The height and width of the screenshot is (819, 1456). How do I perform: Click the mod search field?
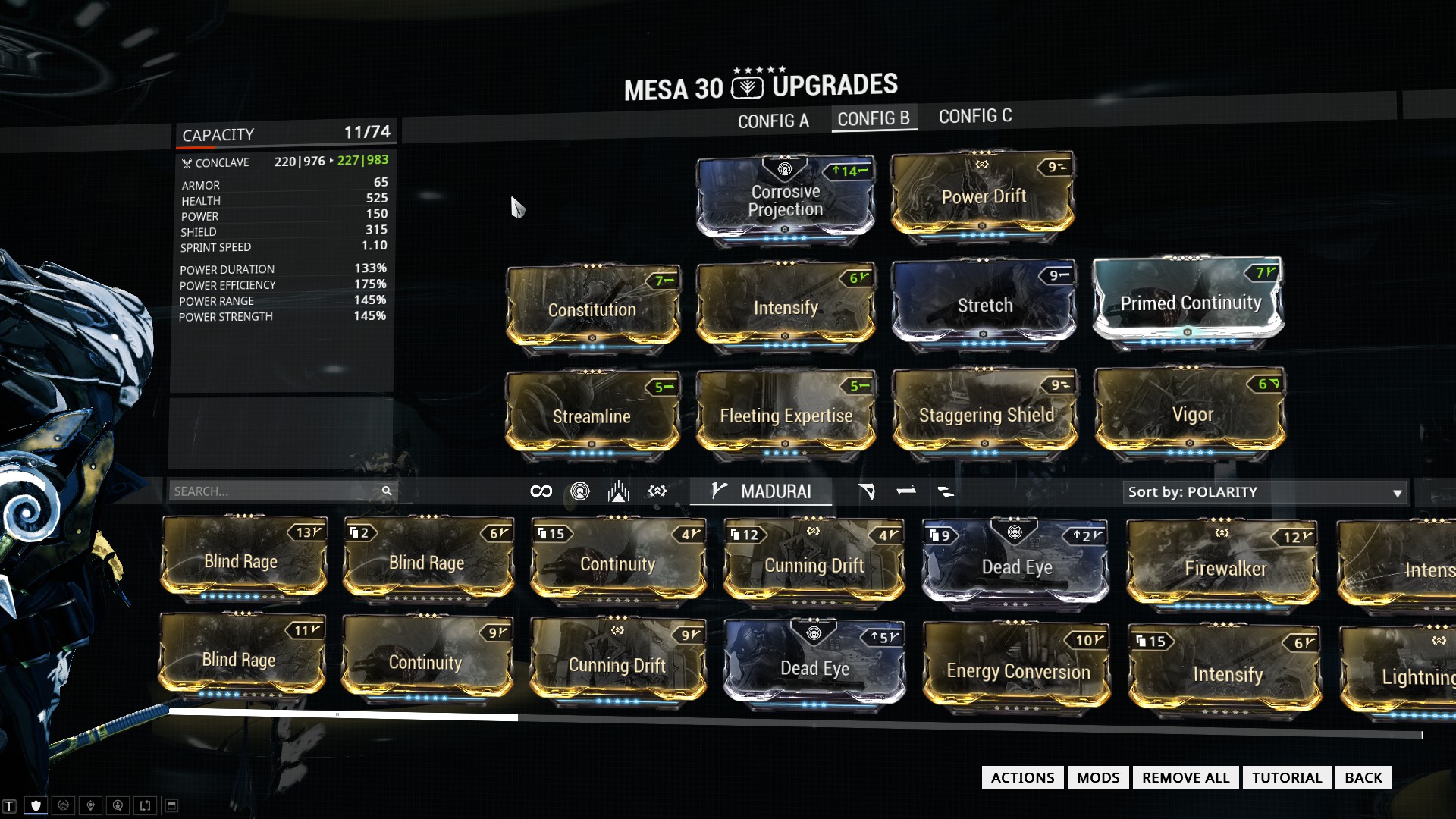point(276,491)
